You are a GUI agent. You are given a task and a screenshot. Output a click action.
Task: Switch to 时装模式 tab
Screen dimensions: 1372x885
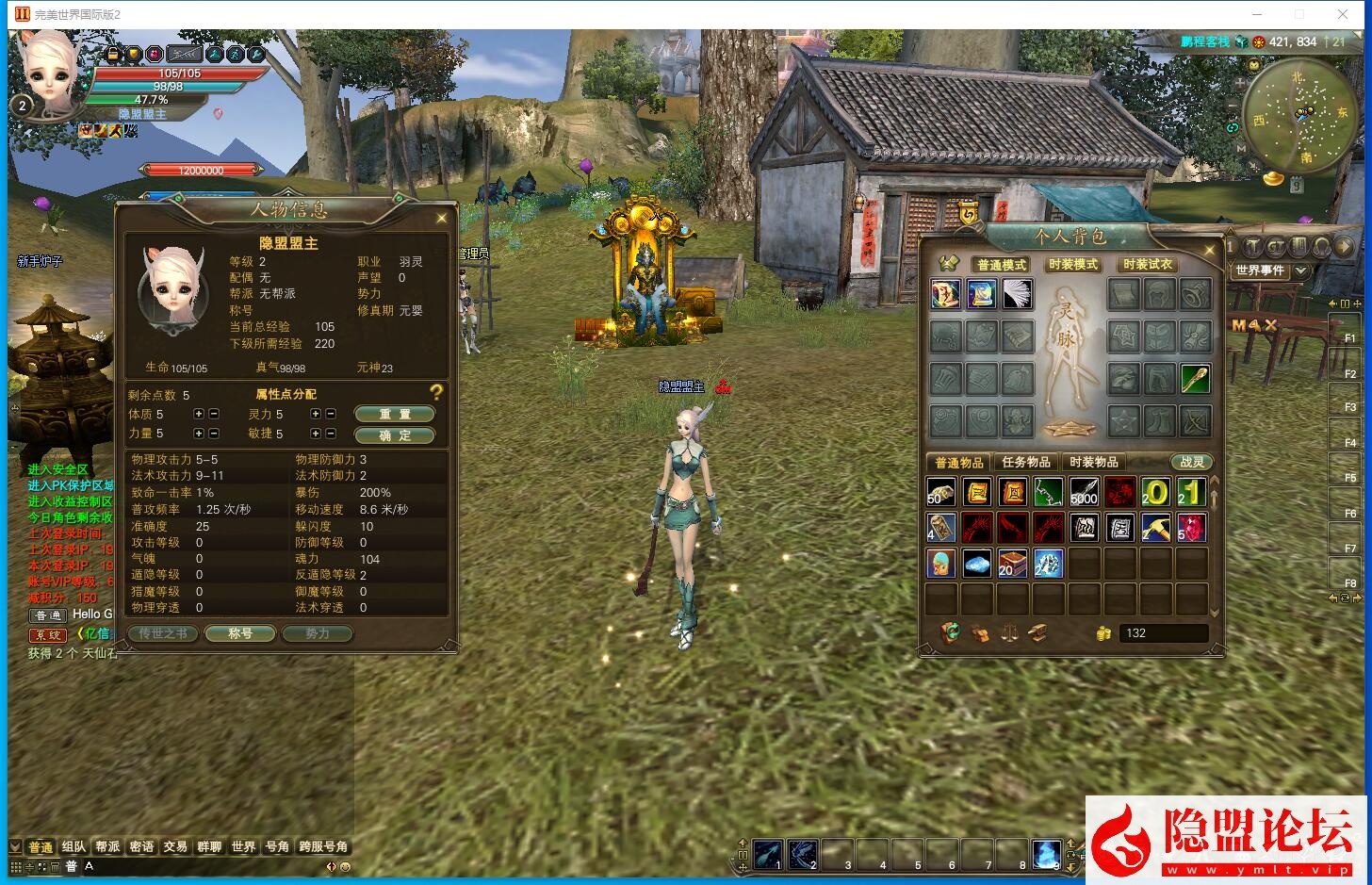(x=1072, y=265)
